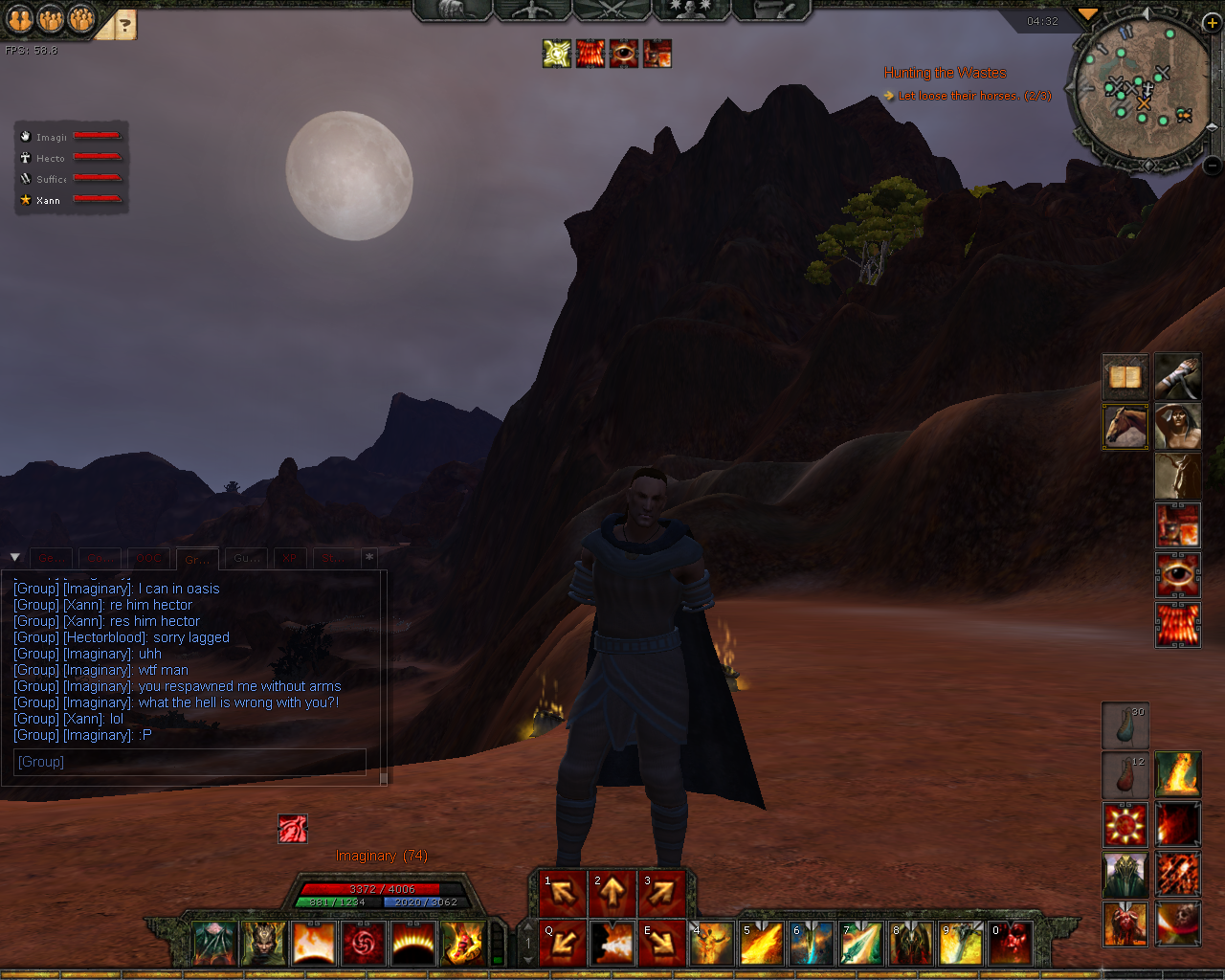Activate the red demon skull ability in slot 0

1011,944
